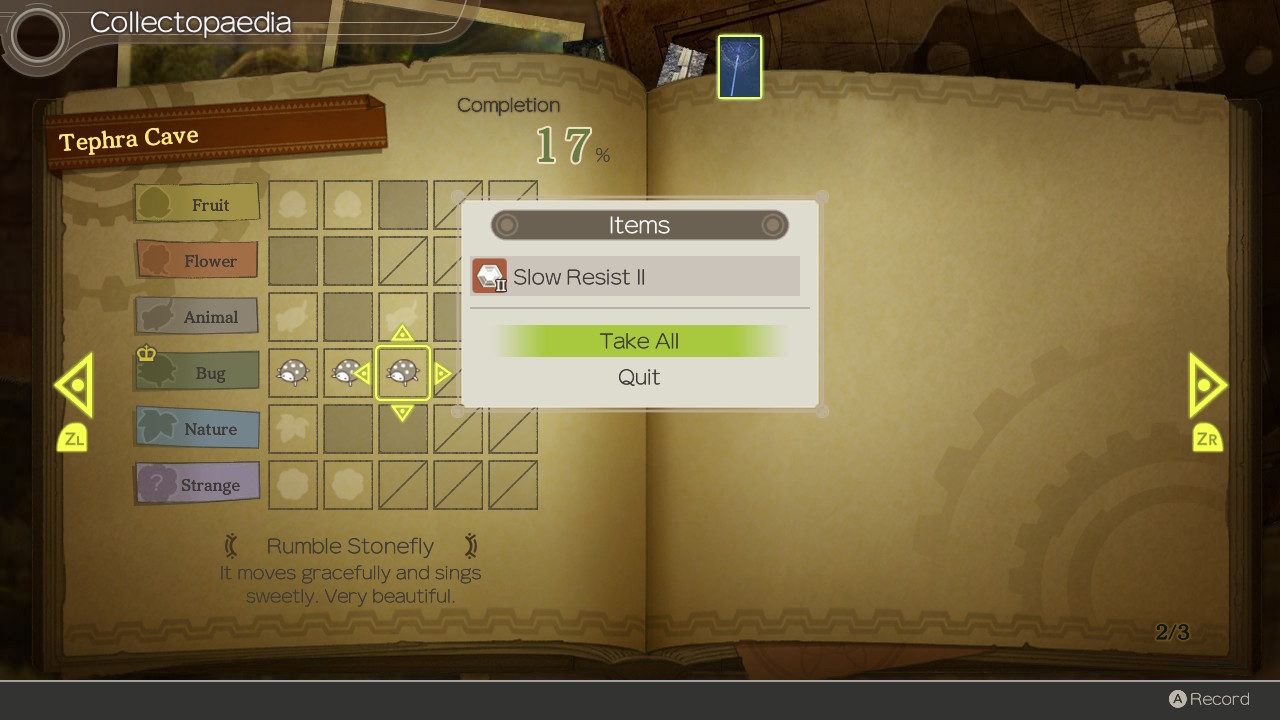
Task: Select the Animal category label
Action: (x=198, y=317)
